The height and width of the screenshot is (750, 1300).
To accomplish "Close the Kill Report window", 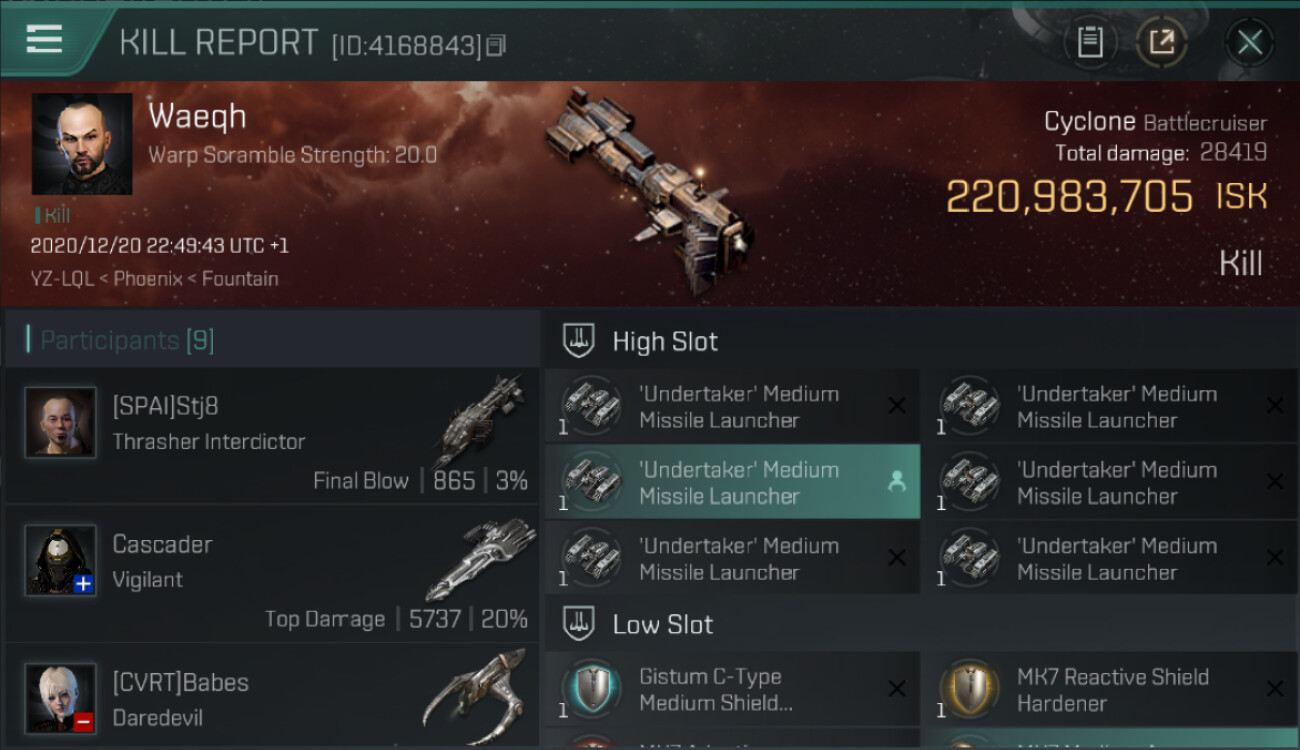I will point(1249,42).
